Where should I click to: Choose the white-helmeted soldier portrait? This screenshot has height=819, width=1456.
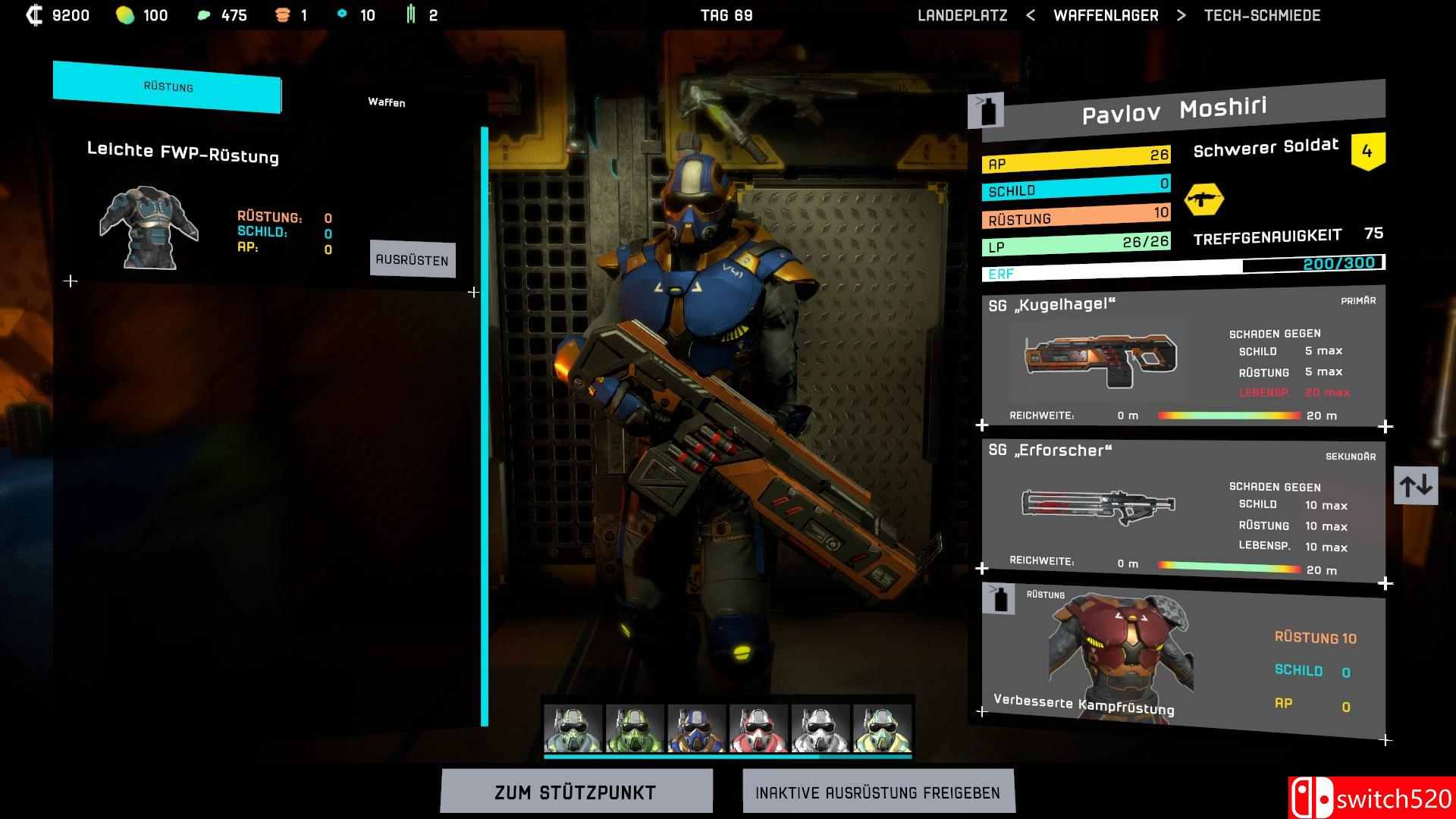[820, 729]
